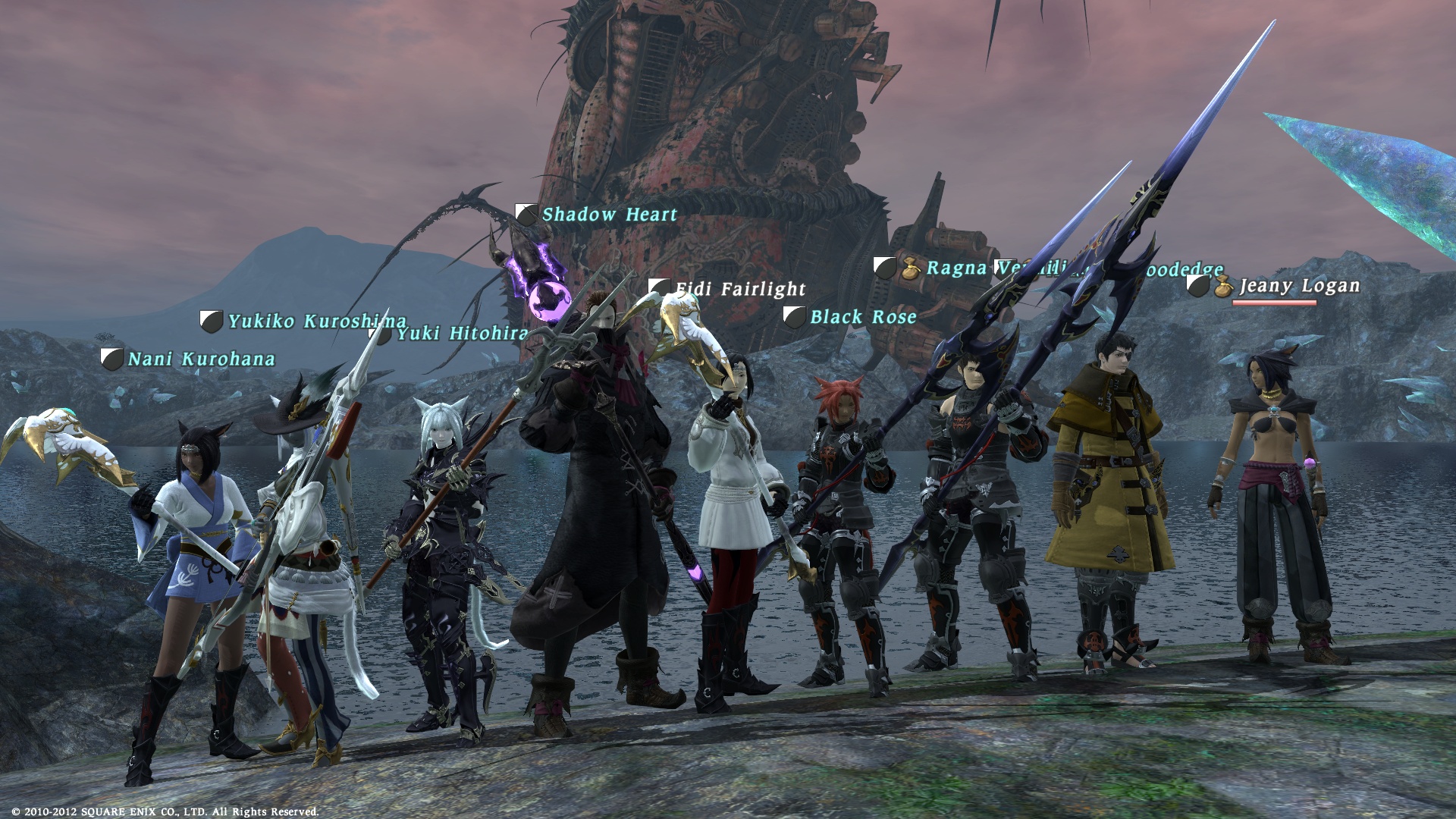The height and width of the screenshot is (819, 1456).
Task: Select the Fidi Fairlight name label
Action: 739,289
